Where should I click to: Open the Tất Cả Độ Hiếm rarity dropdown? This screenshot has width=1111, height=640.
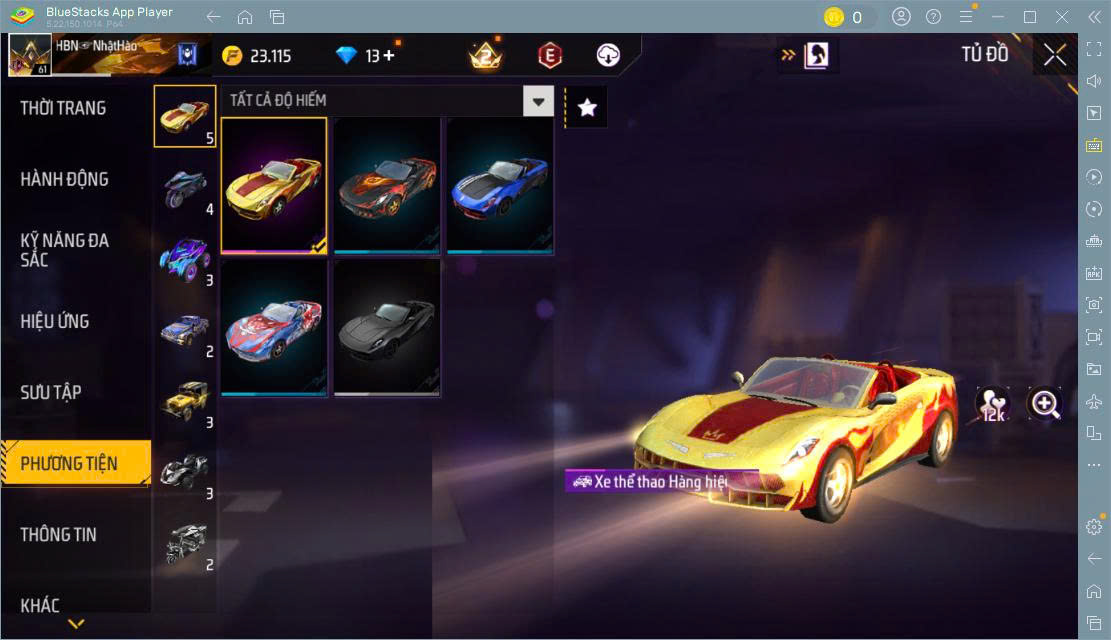539,100
